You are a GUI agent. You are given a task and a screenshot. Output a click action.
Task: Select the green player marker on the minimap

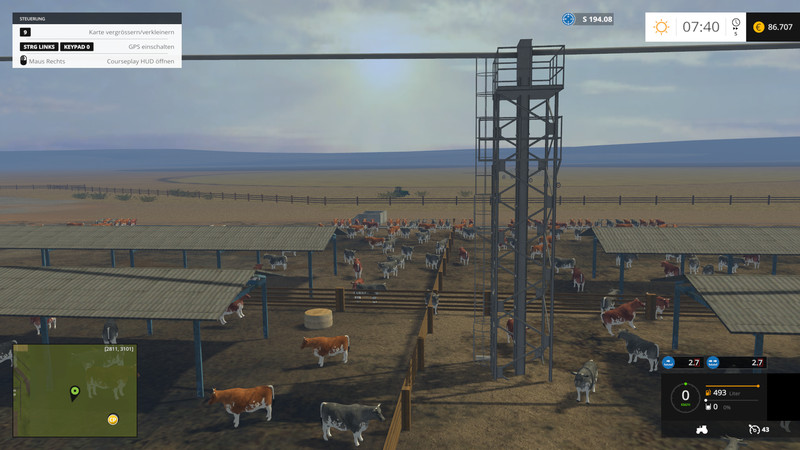point(74,391)
